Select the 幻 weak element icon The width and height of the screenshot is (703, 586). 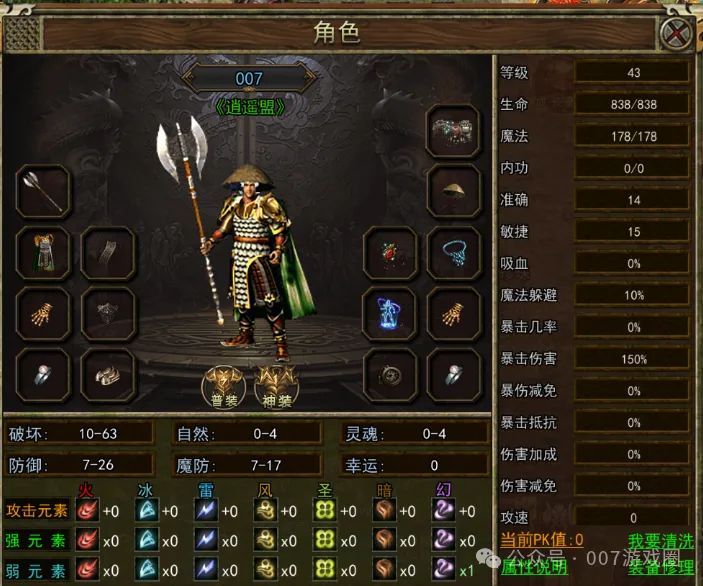[441, 571]
